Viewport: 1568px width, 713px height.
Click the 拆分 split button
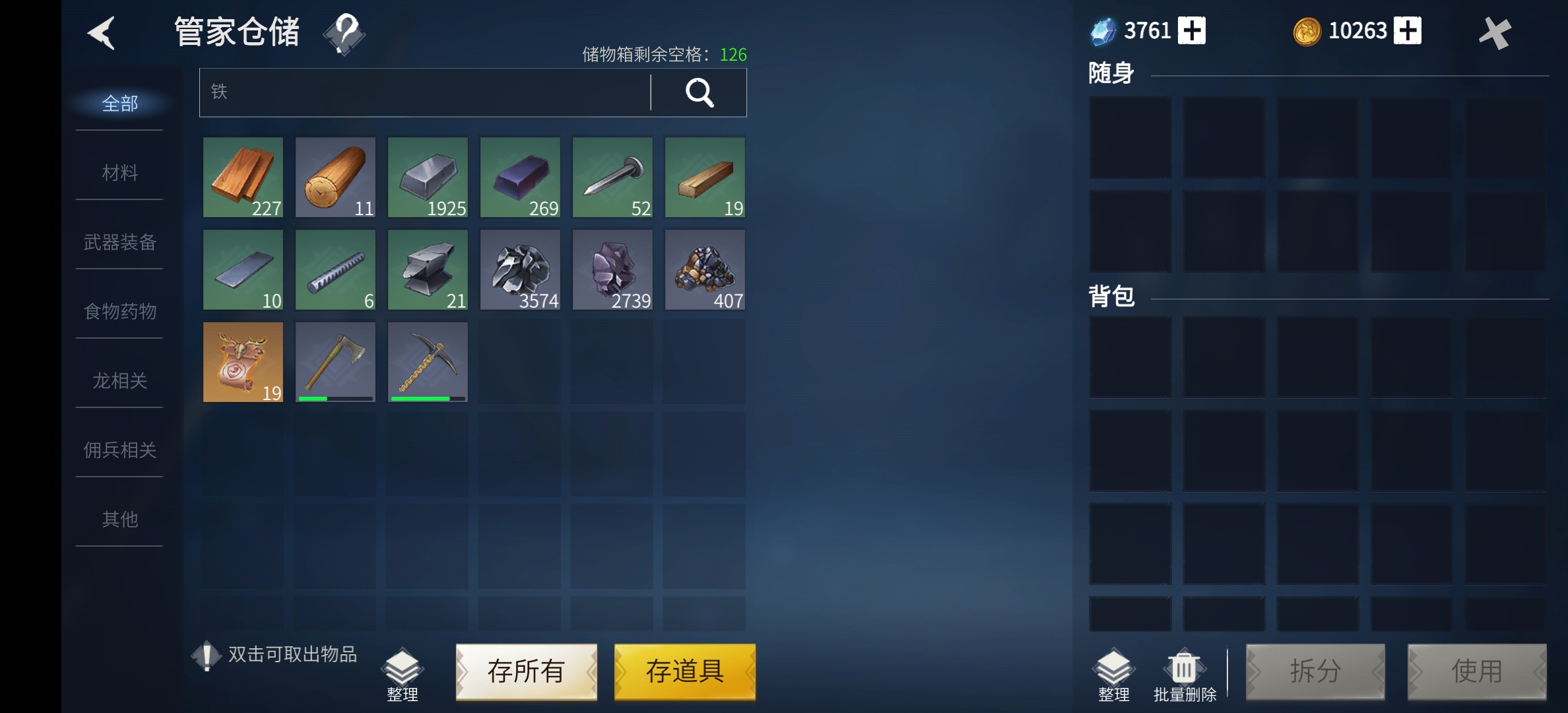(x=1316, y=671)
